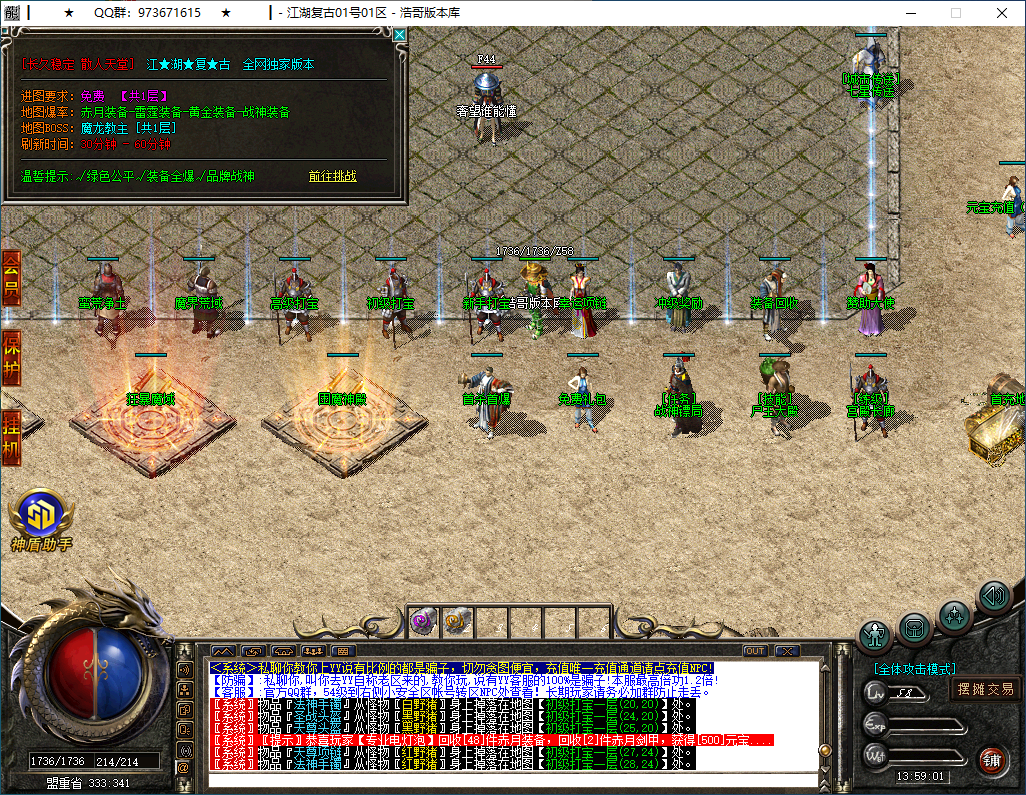Click the round red 铺 shop button
This screenshot has height=795, width=1026.
[991, 759]
